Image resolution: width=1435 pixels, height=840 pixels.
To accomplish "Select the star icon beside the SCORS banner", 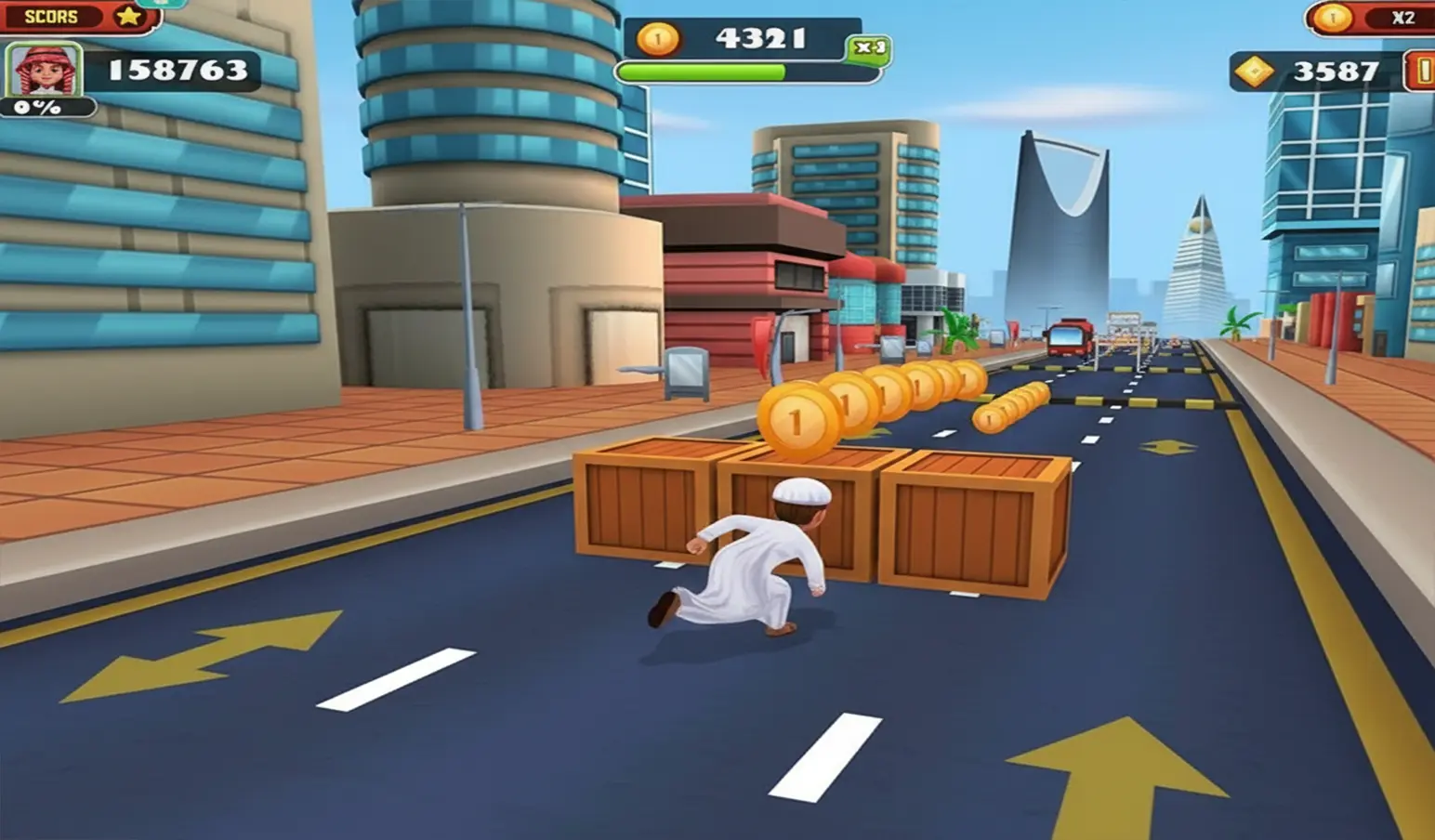I will (126, 16).
